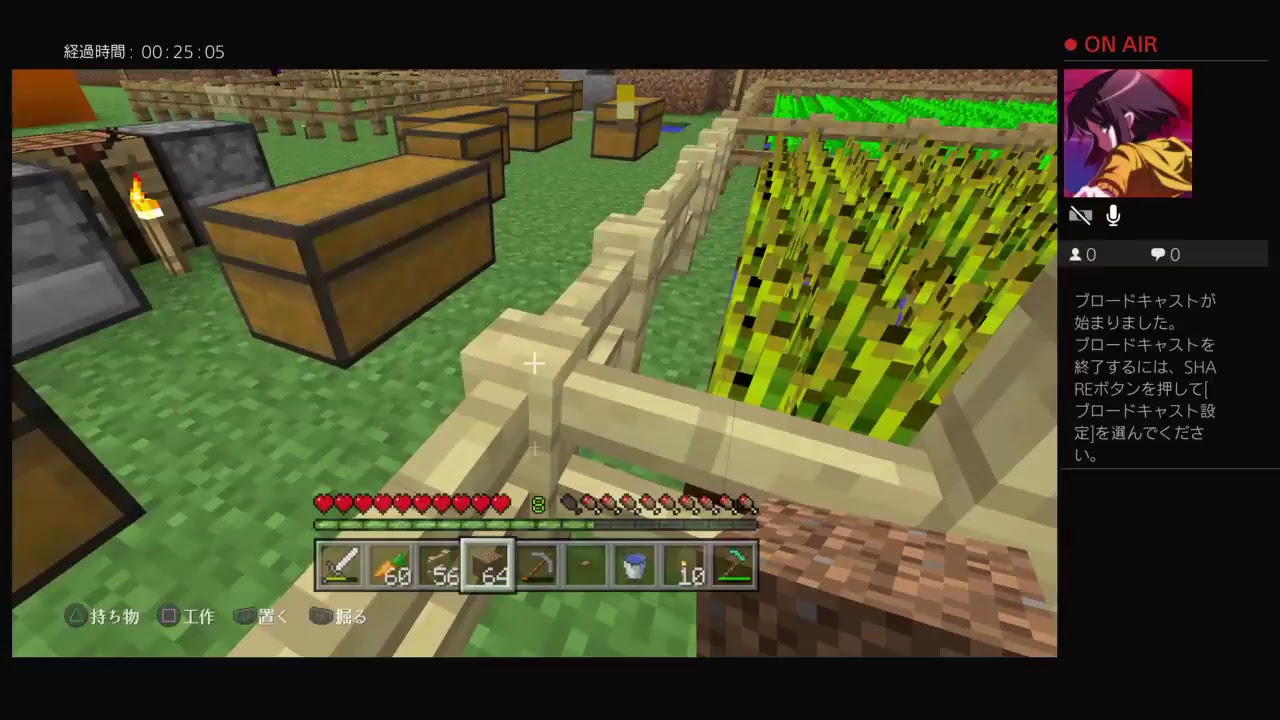
Task: Select the item stack of 10
Action: (x=684, y=565)
